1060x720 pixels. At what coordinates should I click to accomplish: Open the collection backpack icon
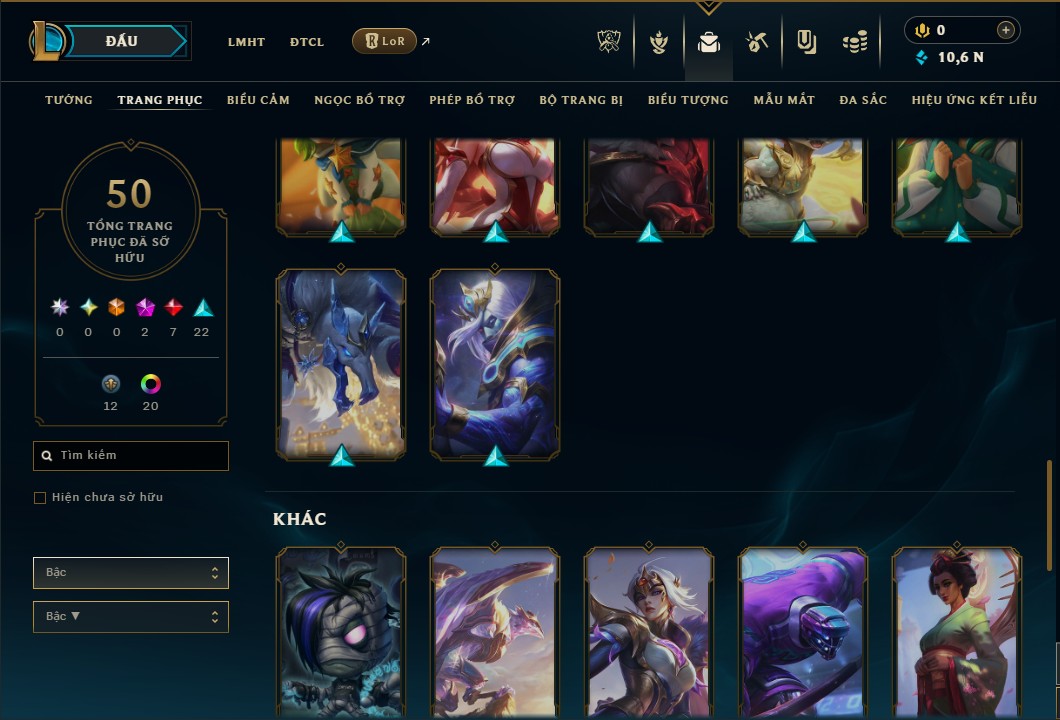point(709,42)
